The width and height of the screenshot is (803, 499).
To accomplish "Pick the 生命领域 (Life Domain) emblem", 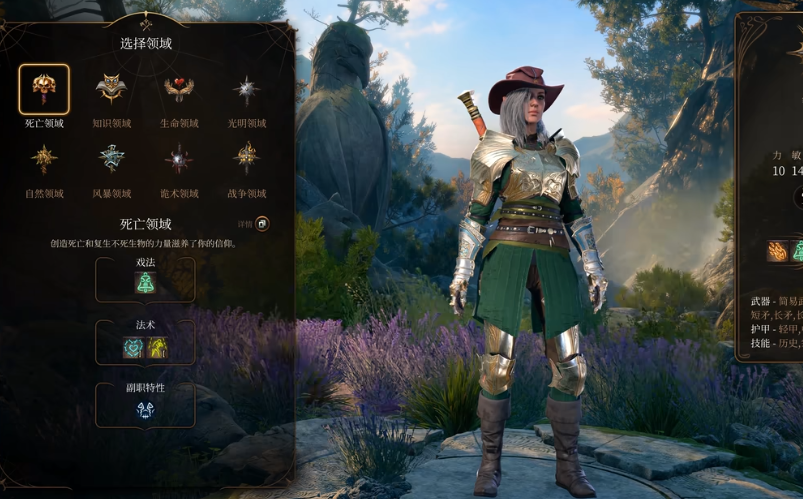I will pos(179,90).
